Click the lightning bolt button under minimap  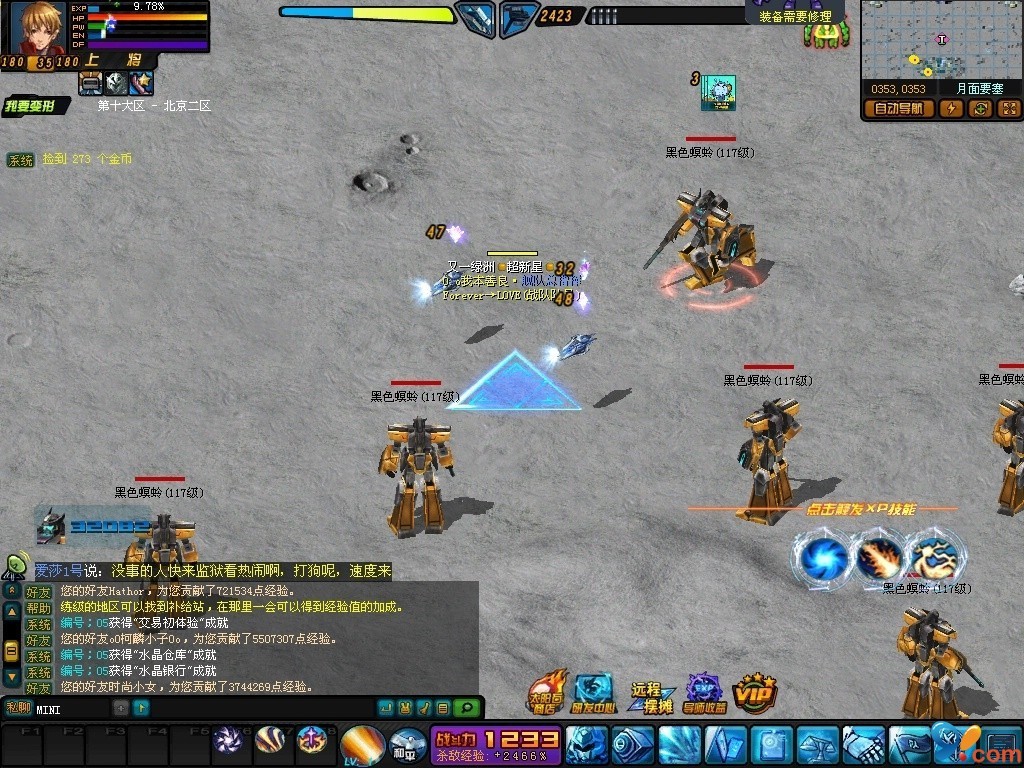(950, 109)
